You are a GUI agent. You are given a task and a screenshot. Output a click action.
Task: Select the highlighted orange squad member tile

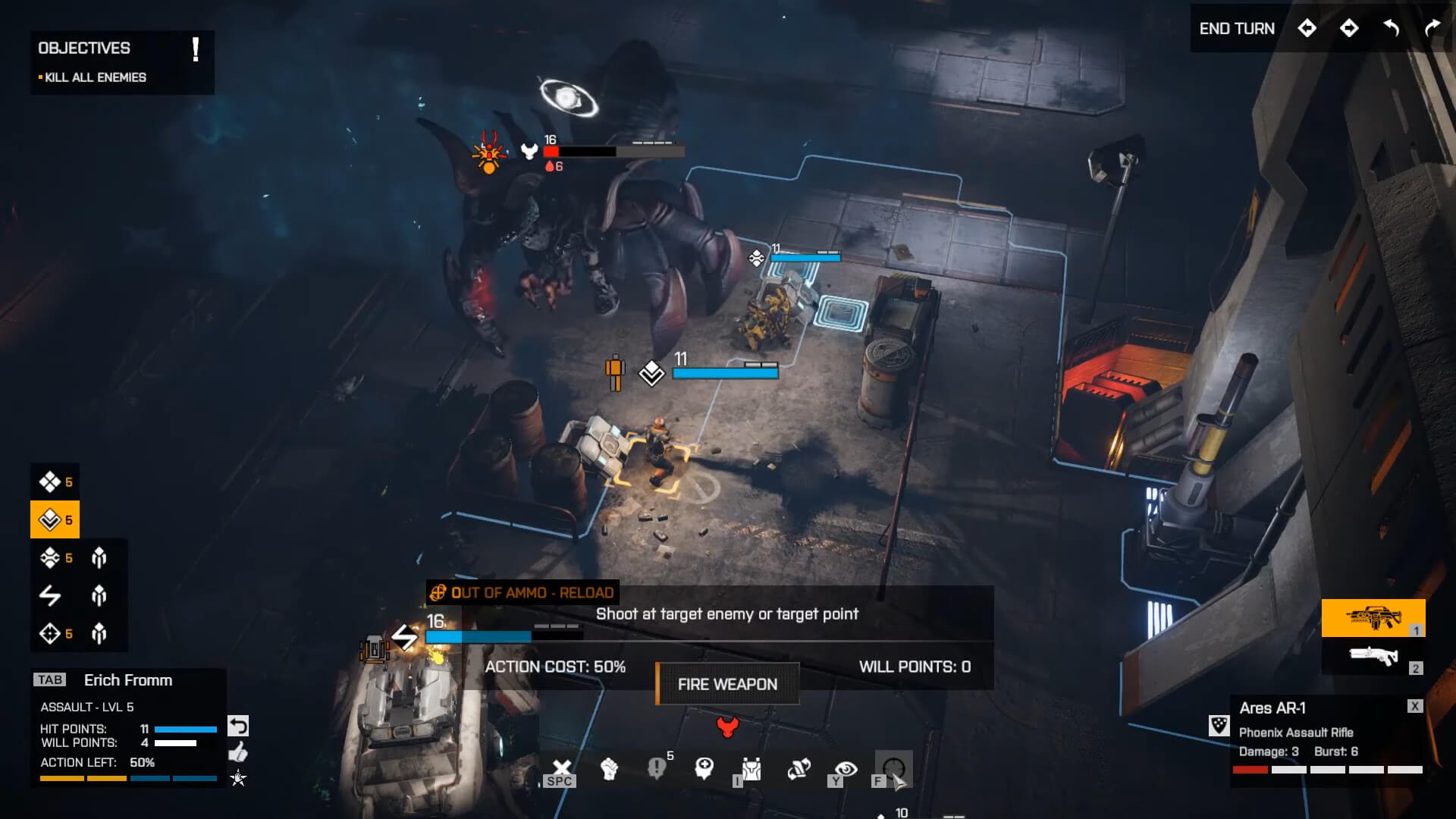tap(55, 519)
